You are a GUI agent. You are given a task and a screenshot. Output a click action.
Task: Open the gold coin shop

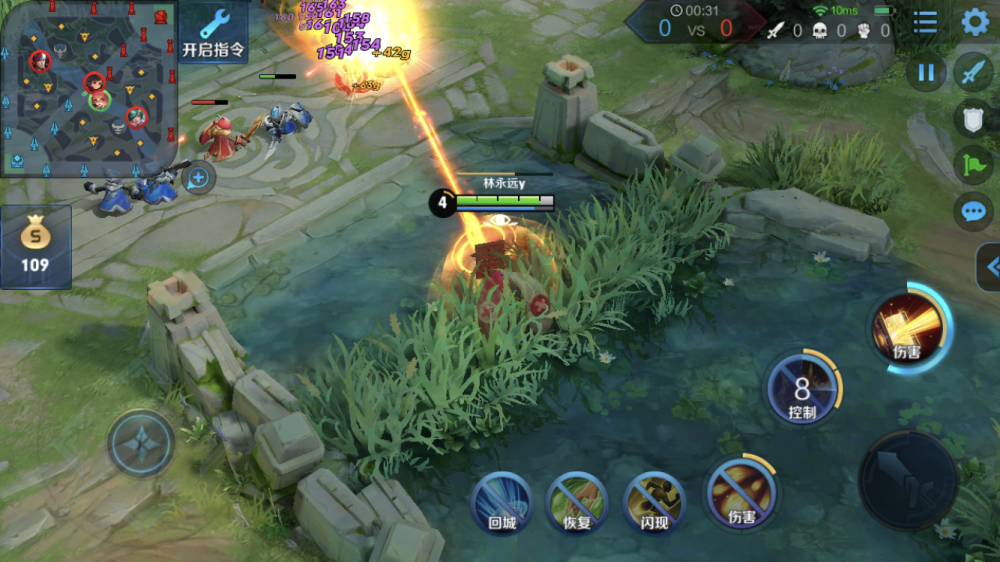(36, 247)
